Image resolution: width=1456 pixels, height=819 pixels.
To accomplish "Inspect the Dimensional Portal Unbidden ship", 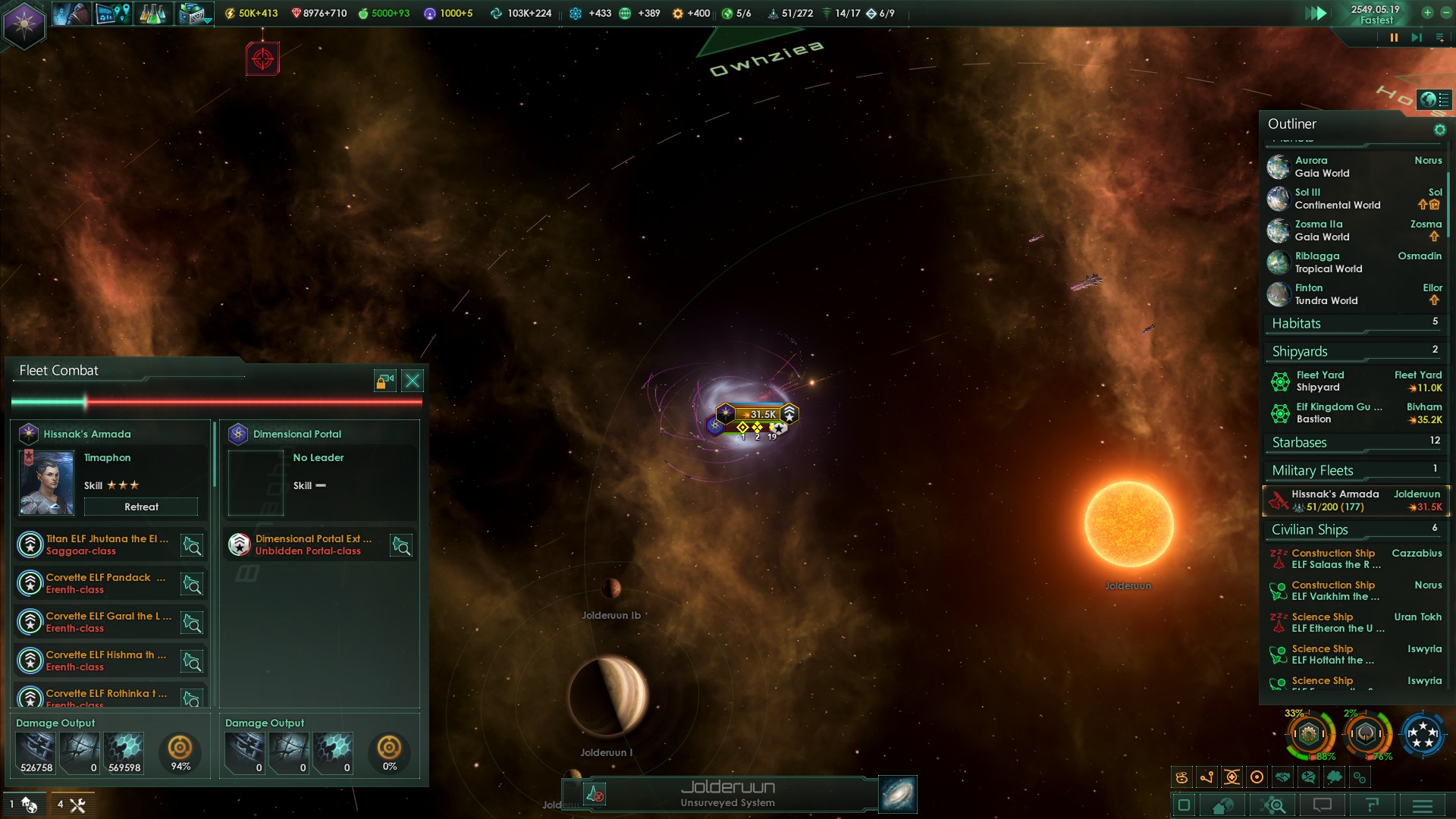I will pyautogui.click(x=401, y=545).
